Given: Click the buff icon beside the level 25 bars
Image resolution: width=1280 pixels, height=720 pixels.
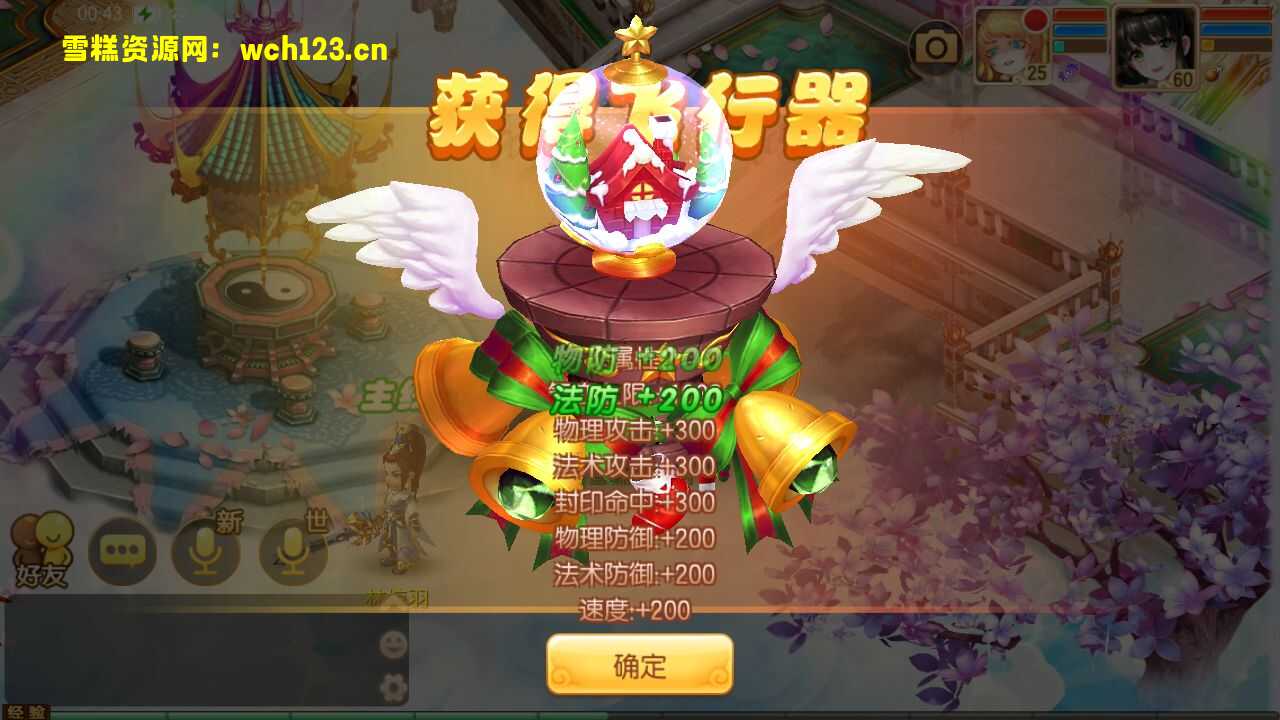Looking at the screenshot, I should 1068,72.
